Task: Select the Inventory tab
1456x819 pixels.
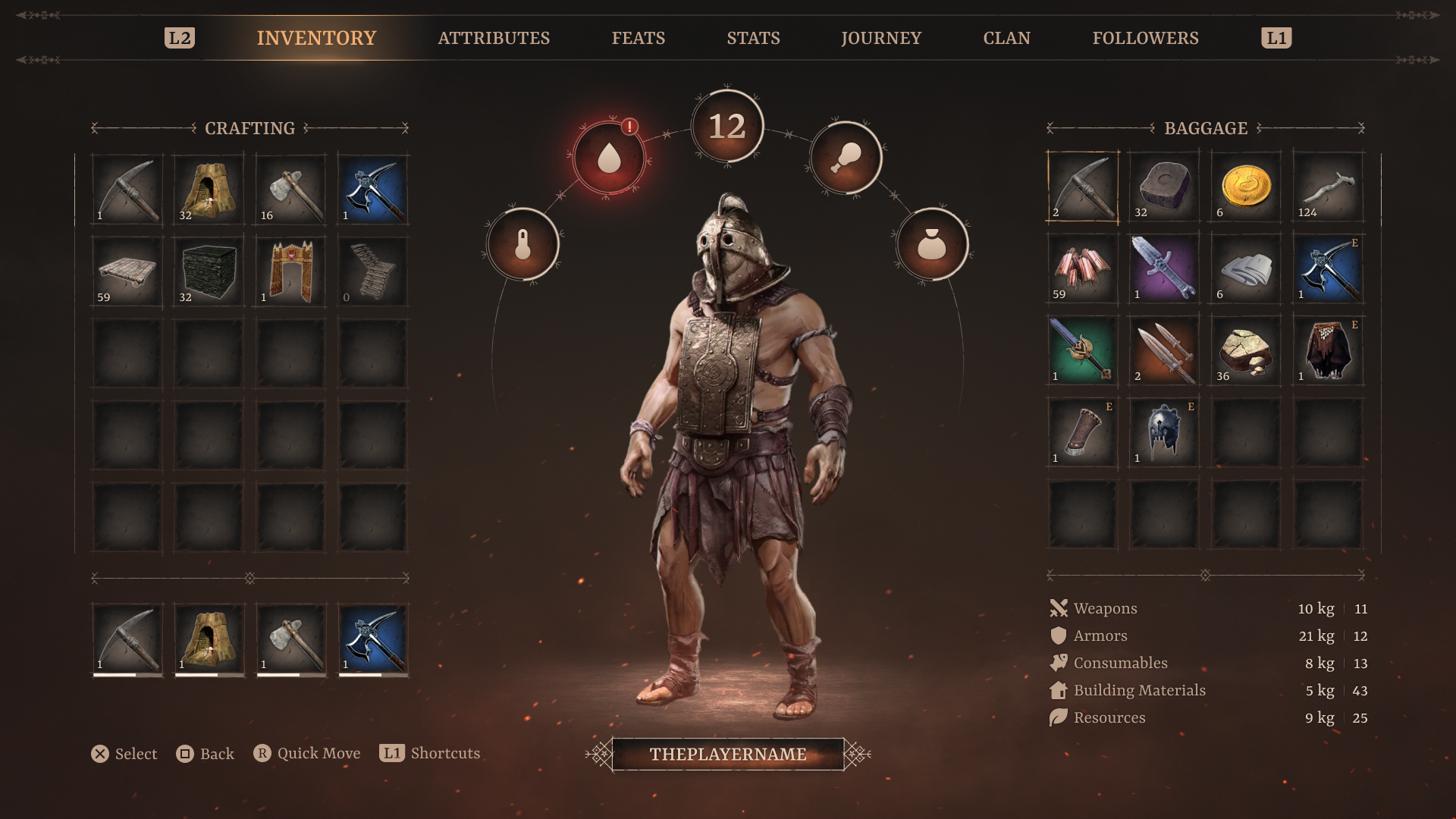Action: tap(316, 38)
